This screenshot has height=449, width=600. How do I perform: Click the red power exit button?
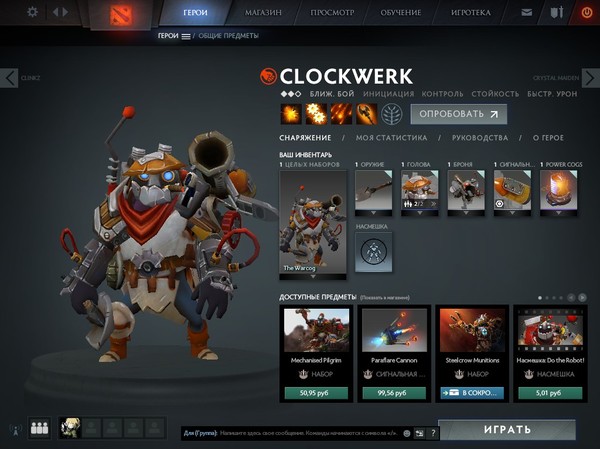[x=586, y=13]
